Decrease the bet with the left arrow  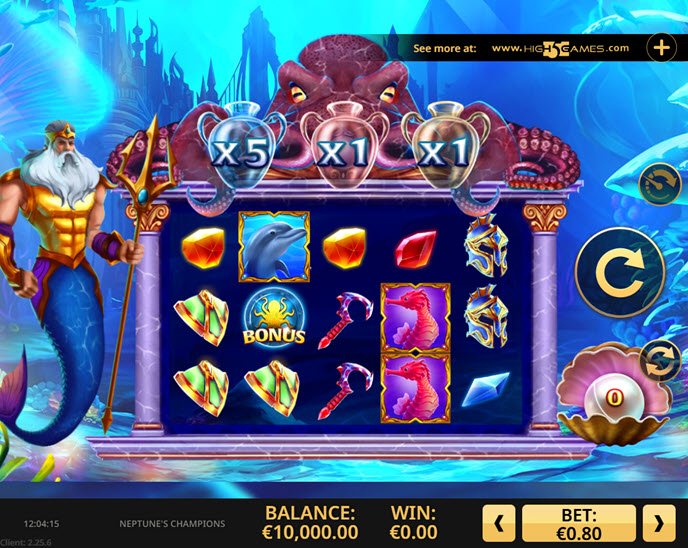(500, 523)
